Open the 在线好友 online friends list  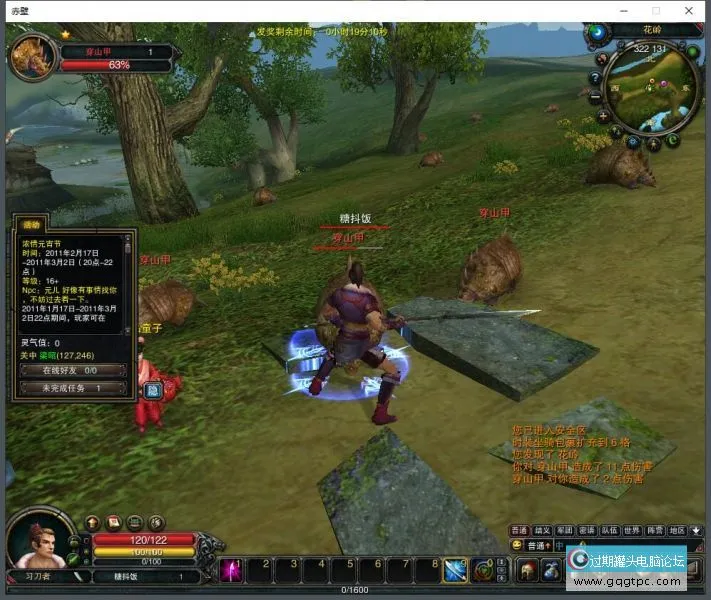tap(69, 370)
